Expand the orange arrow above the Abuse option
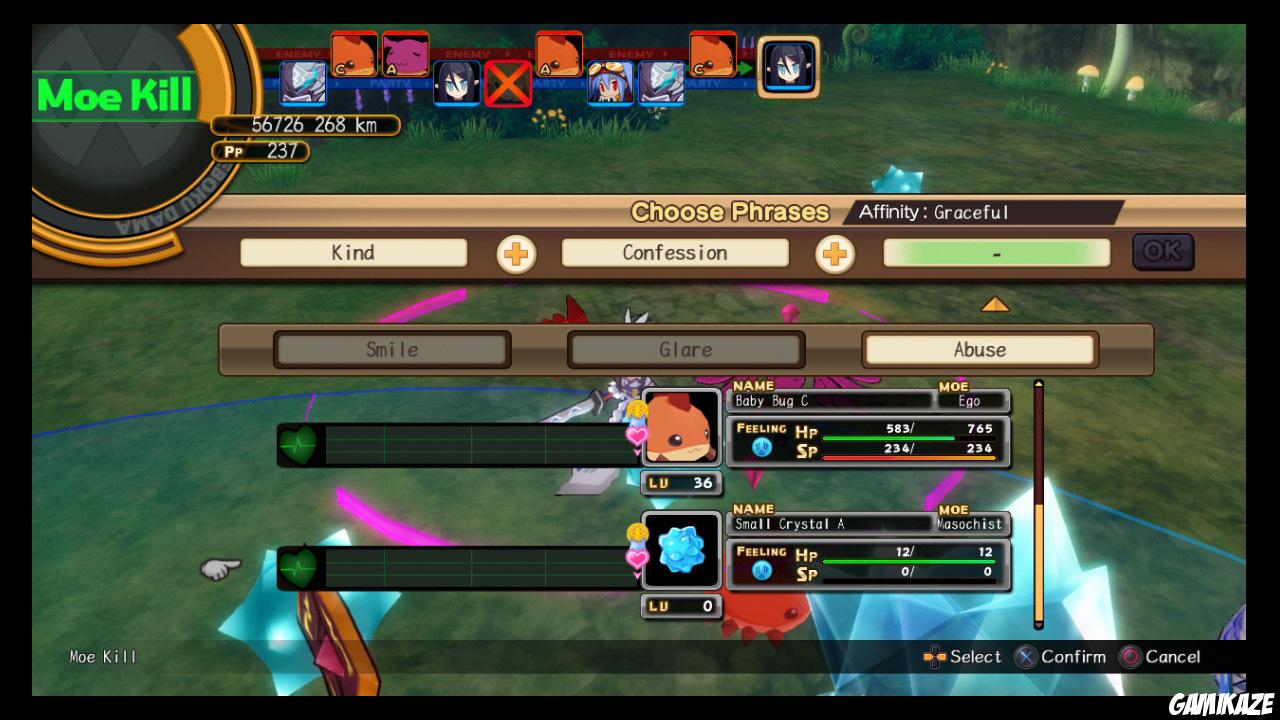 996,306
